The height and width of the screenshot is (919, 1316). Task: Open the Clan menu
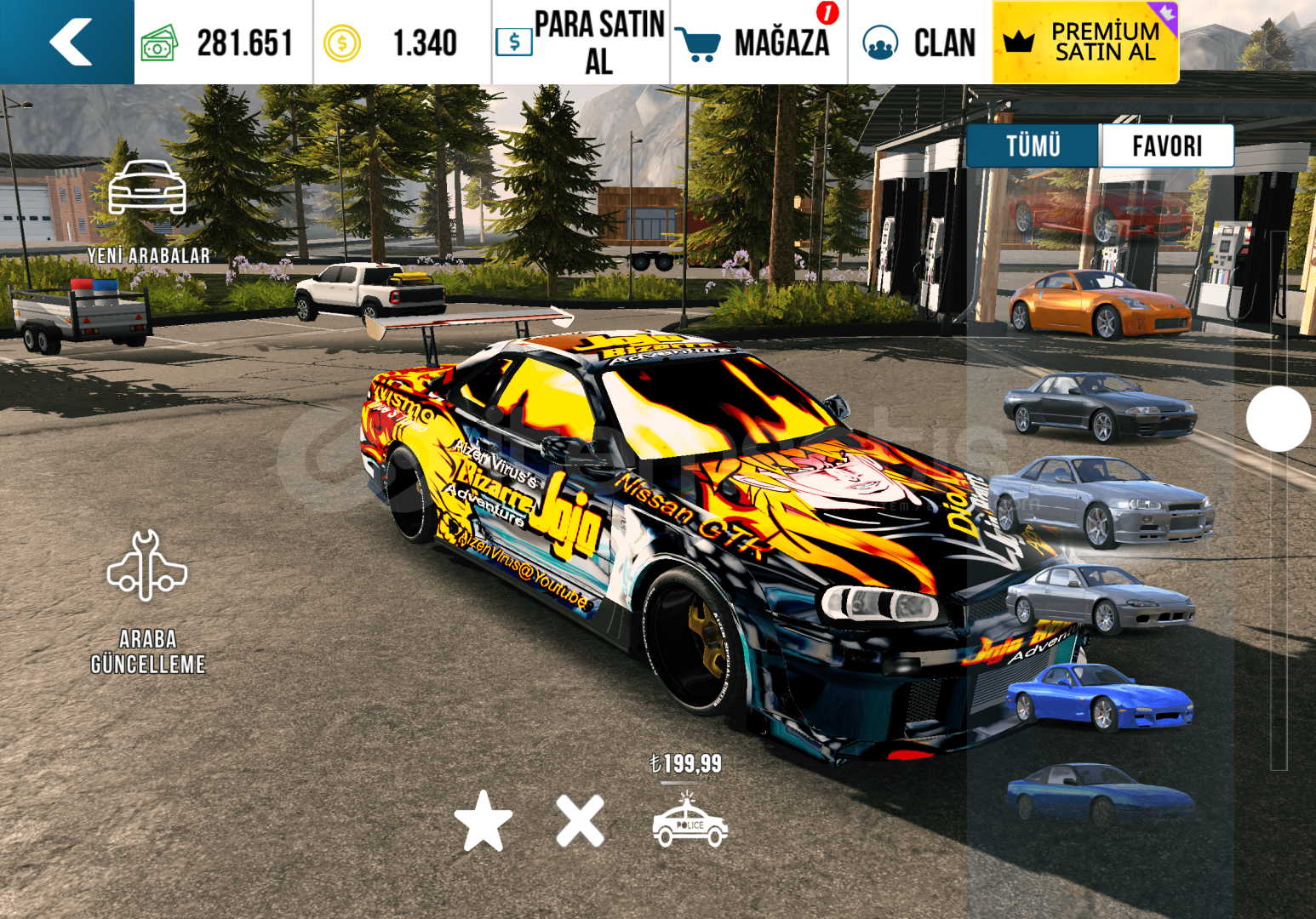pos(920,42)
